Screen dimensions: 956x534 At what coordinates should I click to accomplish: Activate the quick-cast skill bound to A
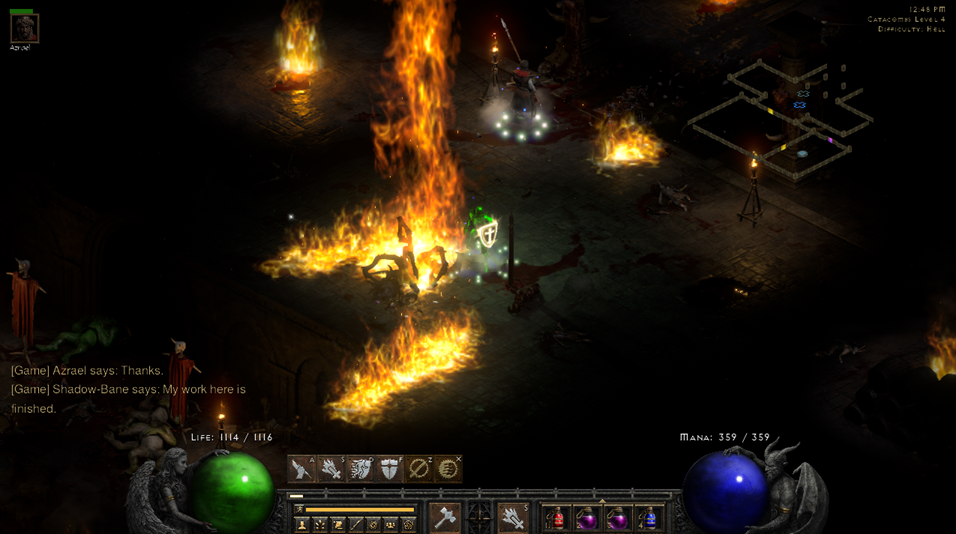click(x=302, y=468)
